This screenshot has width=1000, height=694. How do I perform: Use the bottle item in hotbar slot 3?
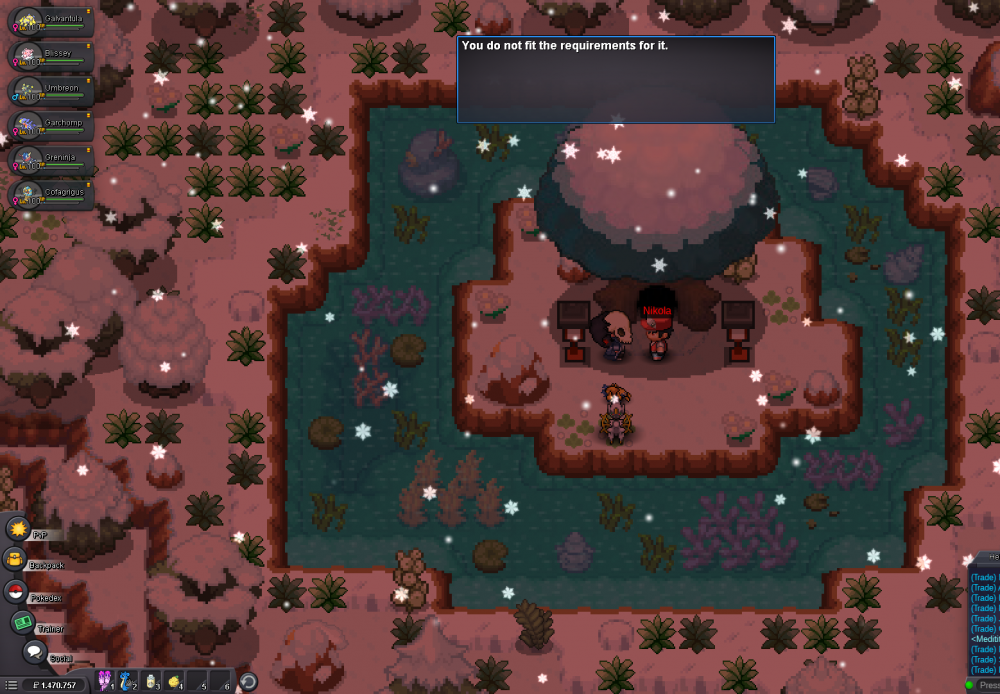click(152, 682)
